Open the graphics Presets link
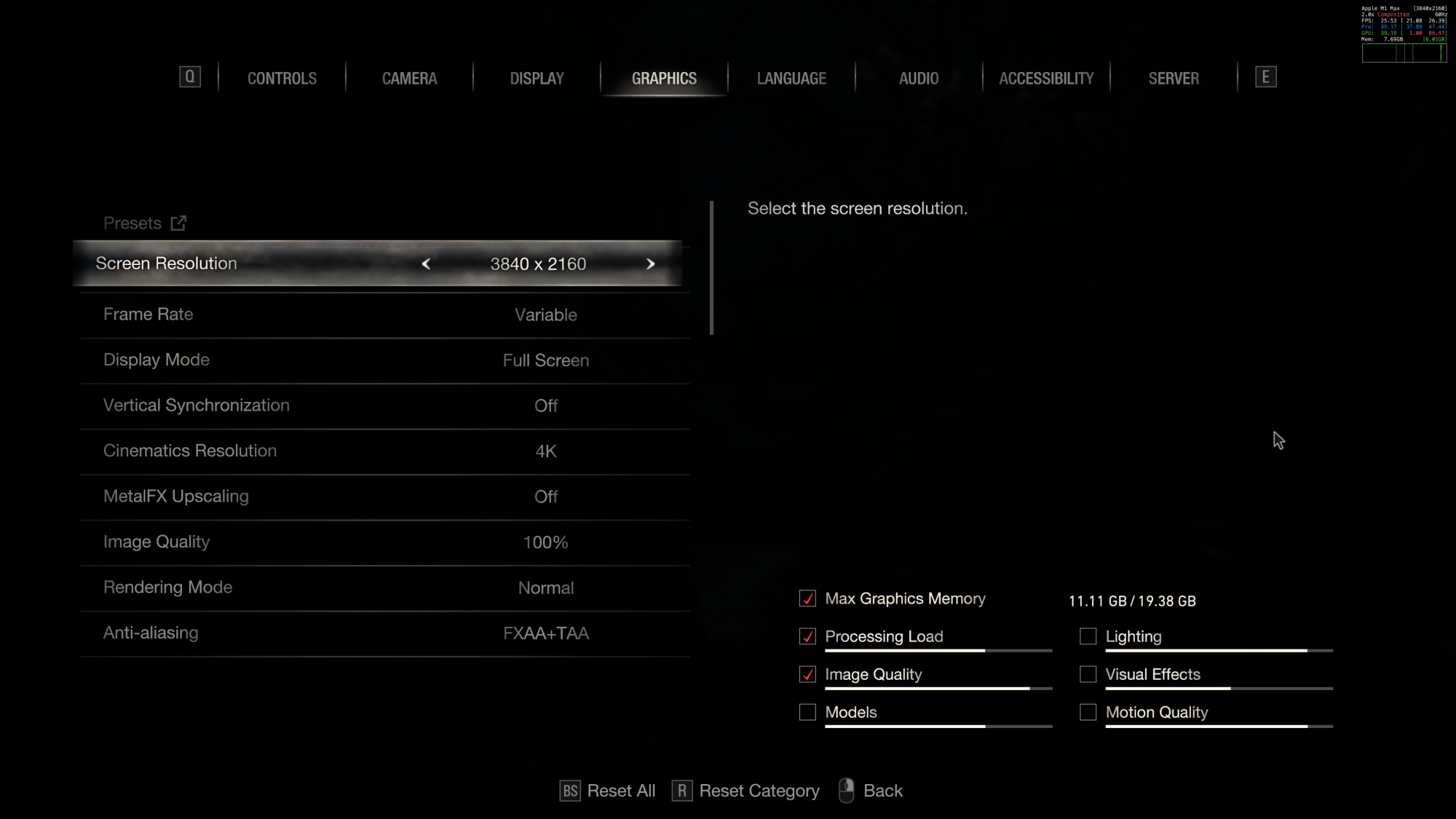 145,223
